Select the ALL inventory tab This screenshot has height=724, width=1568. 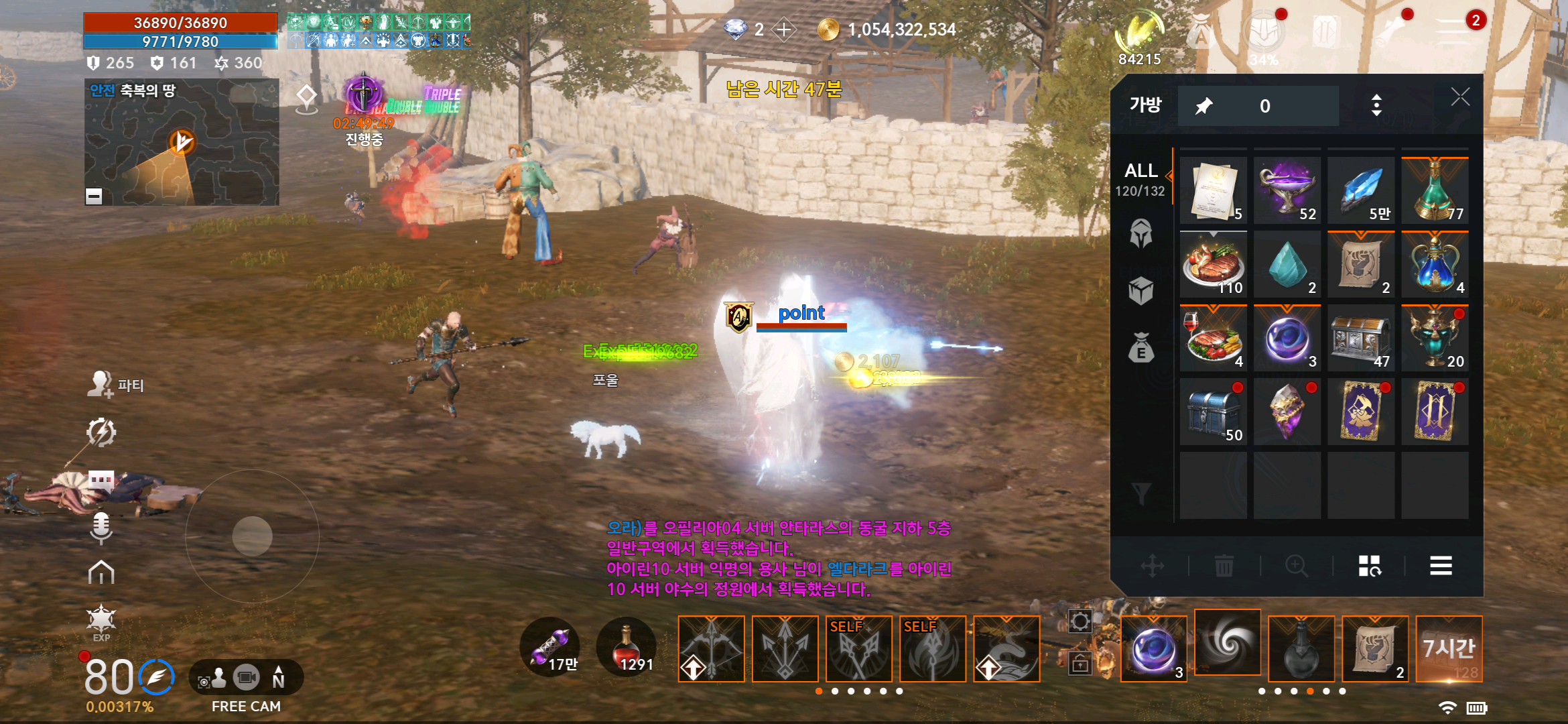tap(1140, 179)
